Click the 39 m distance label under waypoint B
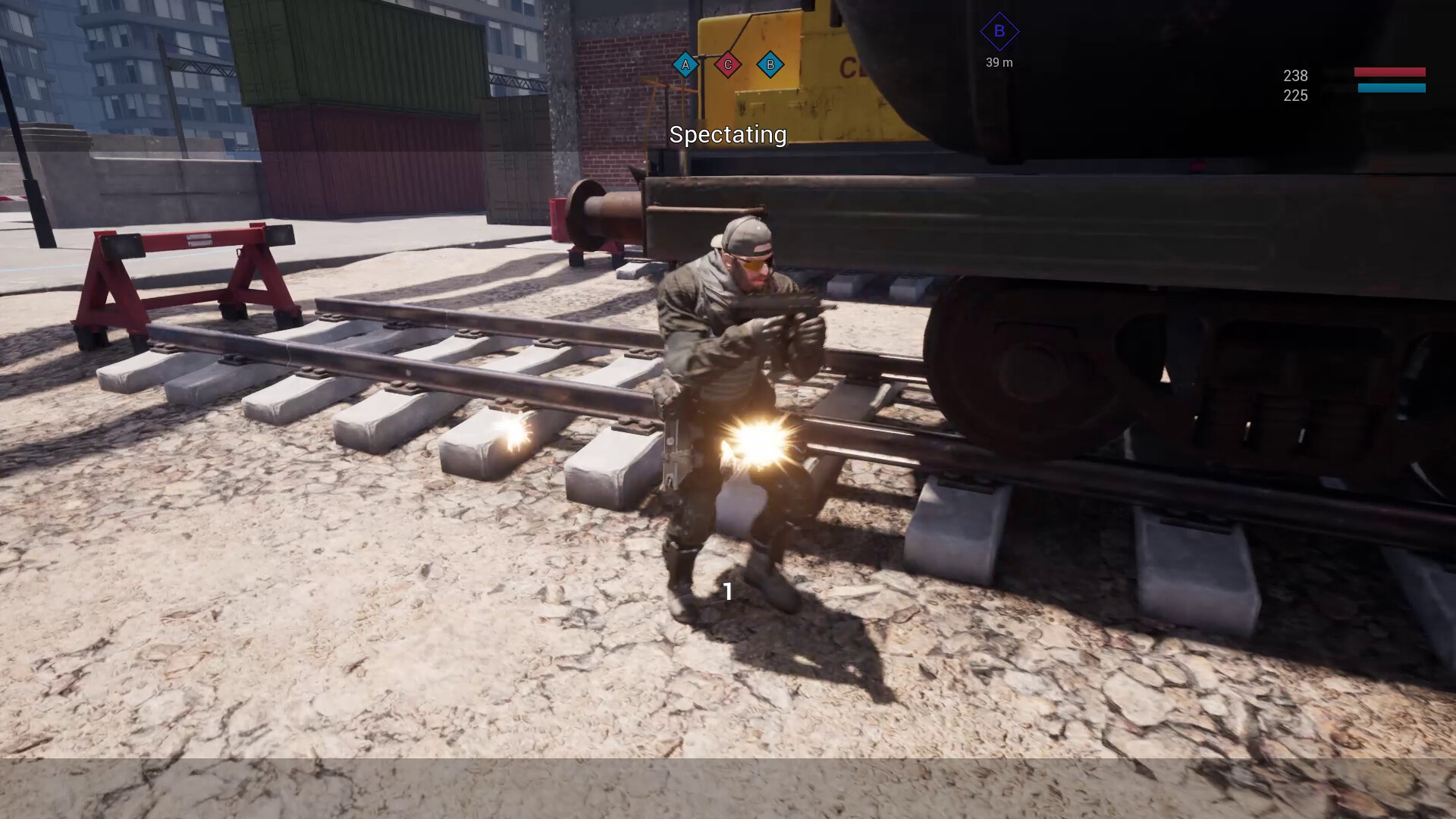The width and height of the screenshot is (1456, 819). tap(999, 63)
